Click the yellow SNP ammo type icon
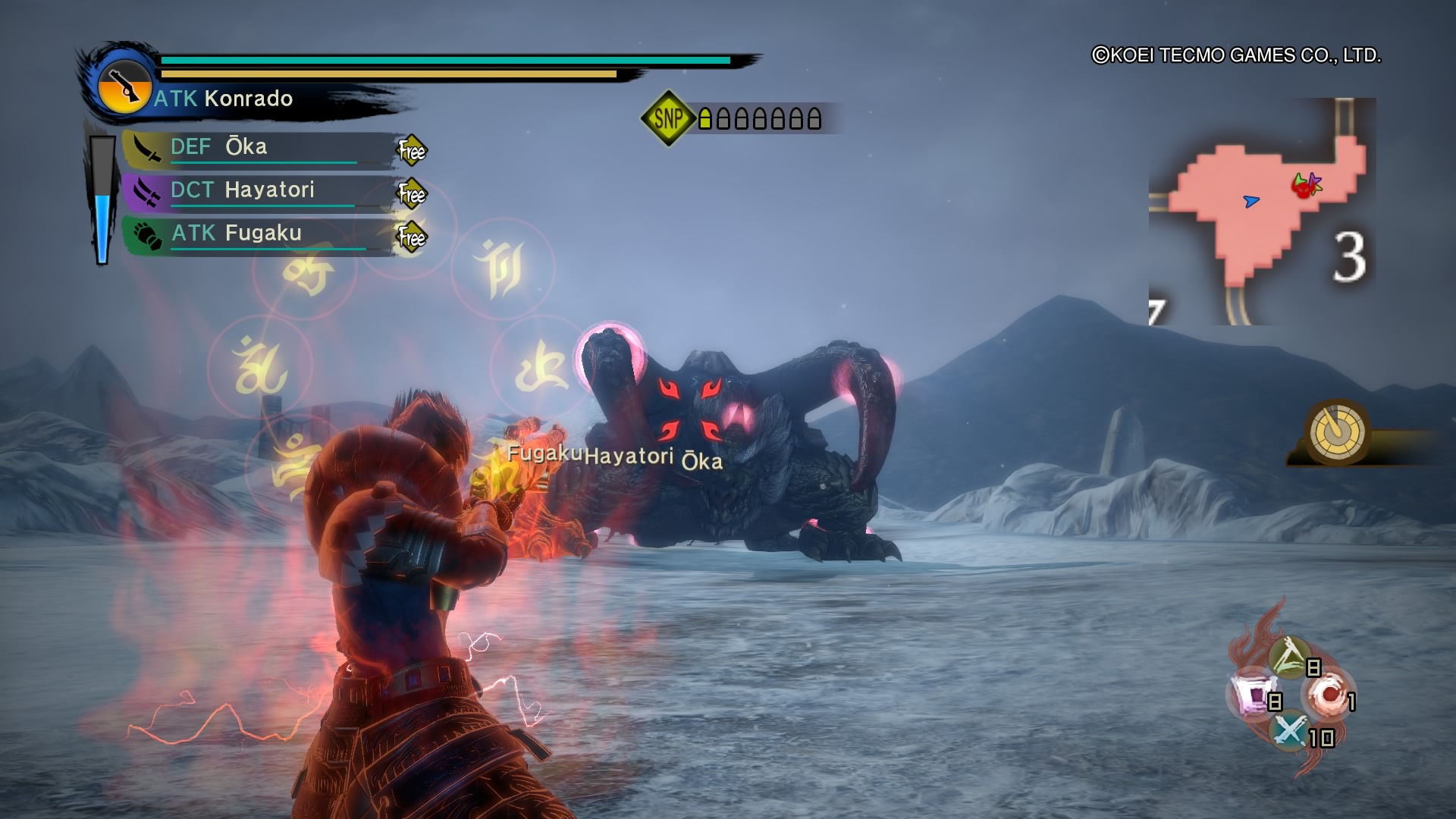 668,118
